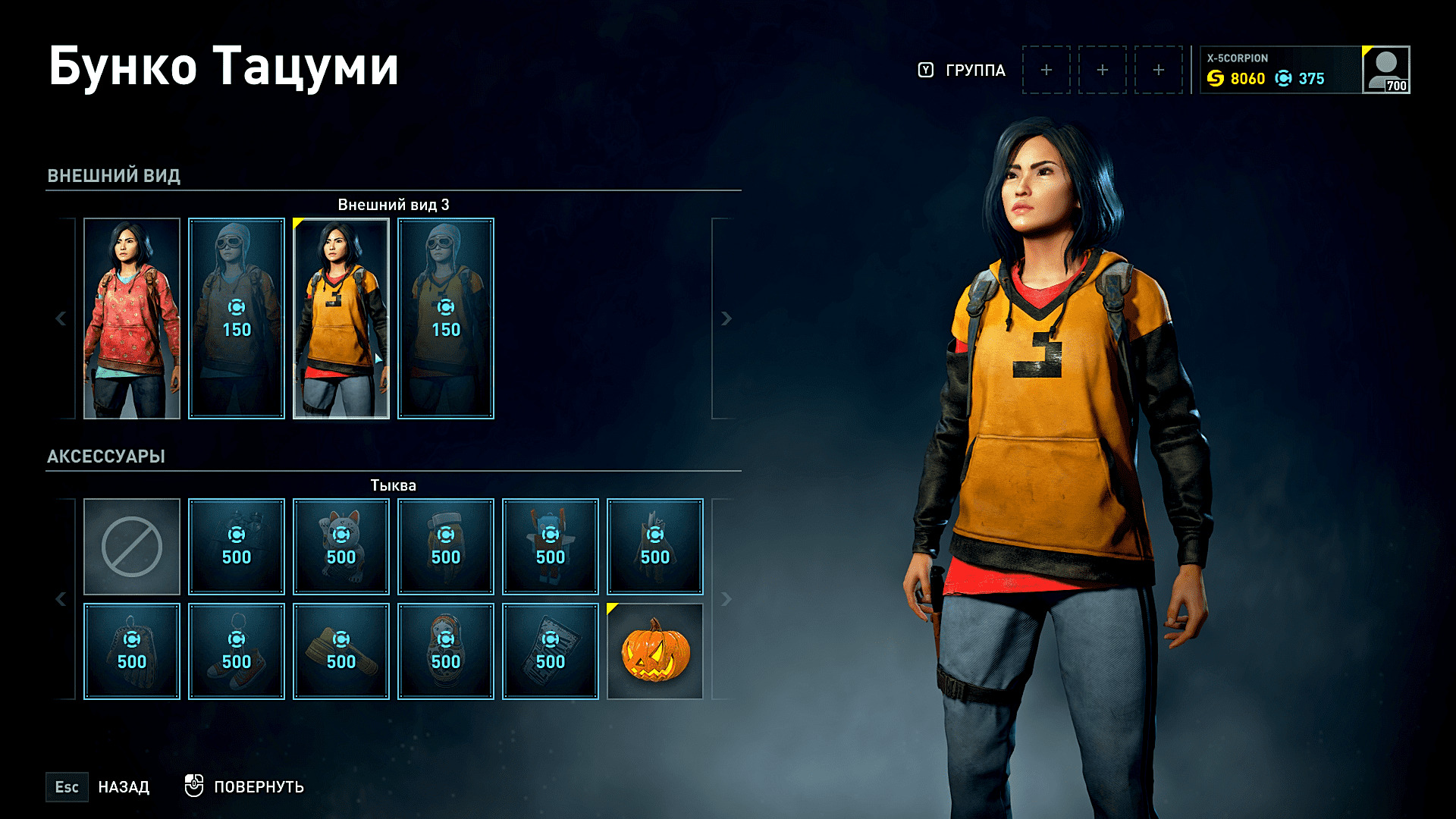
Task: Choose the baseball glove accessory
Action: coord(132,651)
